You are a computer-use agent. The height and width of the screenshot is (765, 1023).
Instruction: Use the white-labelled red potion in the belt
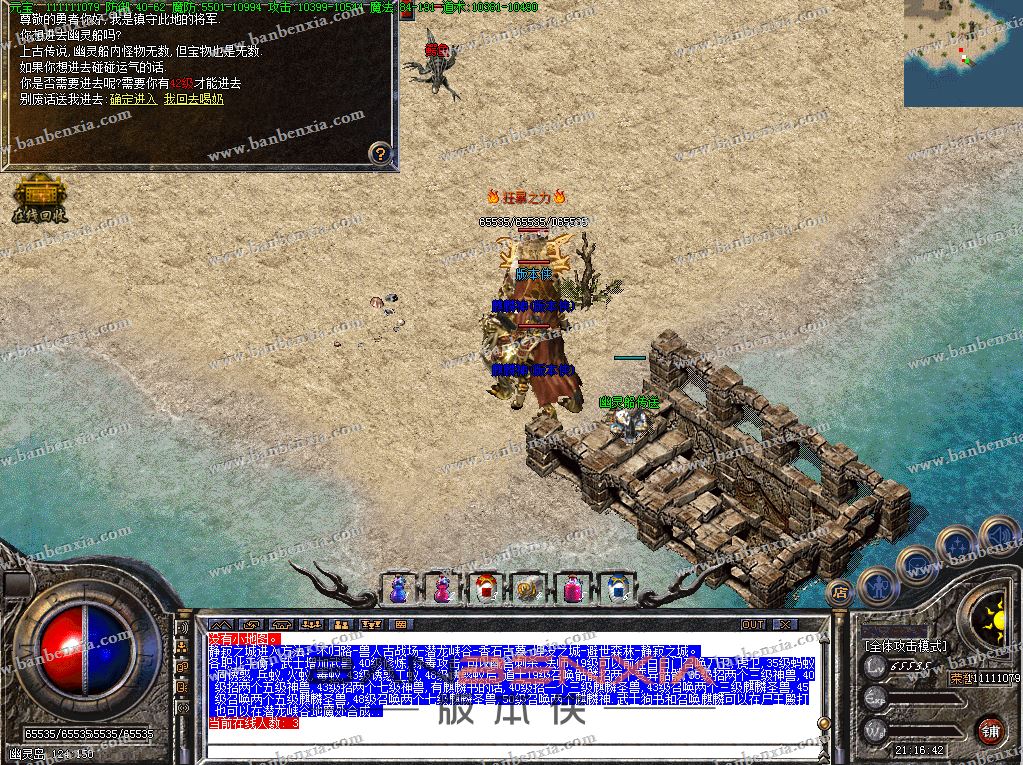click(484, 589)
